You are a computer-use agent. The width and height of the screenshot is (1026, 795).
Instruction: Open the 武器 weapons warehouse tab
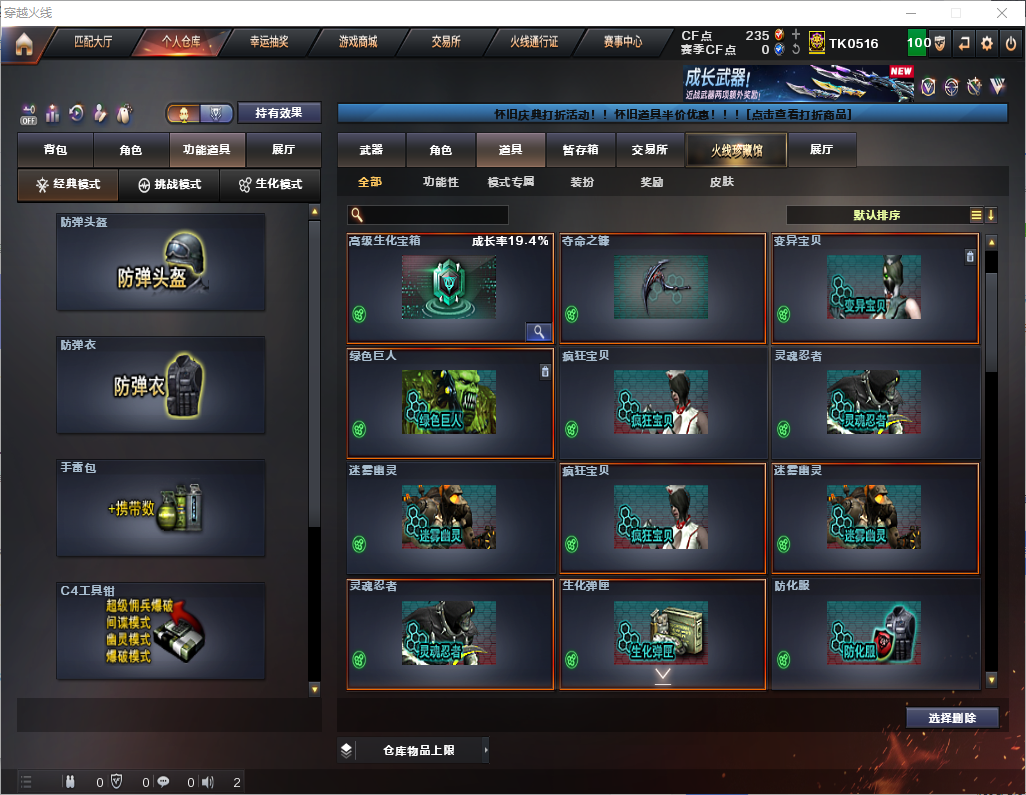[371, 150]
